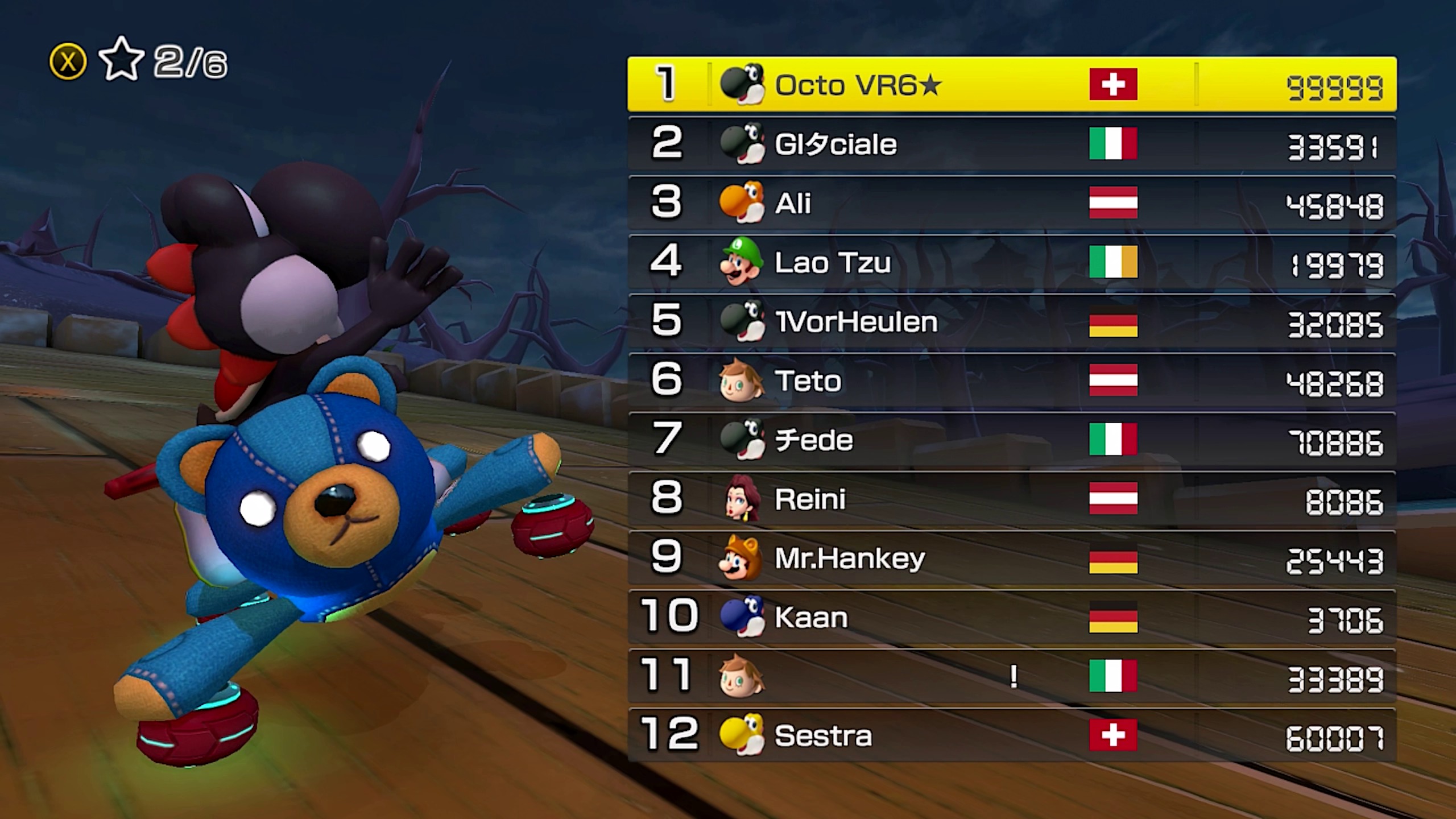
Task: Select the unnamed player in eleventh place
Action: (x=1011, y=676)
